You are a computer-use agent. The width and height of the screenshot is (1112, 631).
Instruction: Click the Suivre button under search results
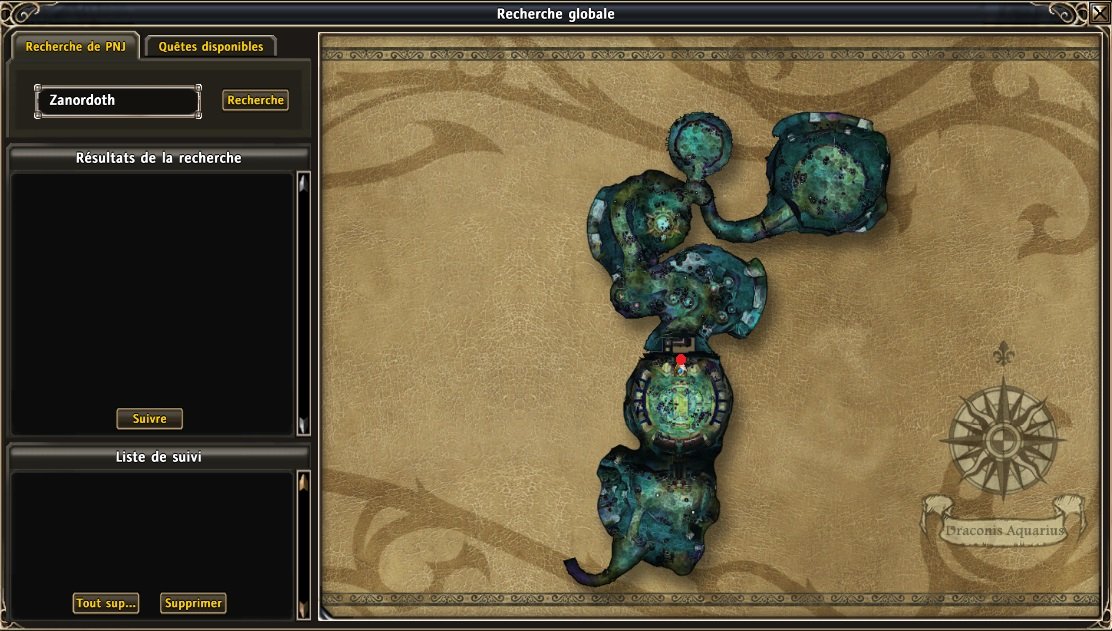pyautogui.click(x=150, y=419)
